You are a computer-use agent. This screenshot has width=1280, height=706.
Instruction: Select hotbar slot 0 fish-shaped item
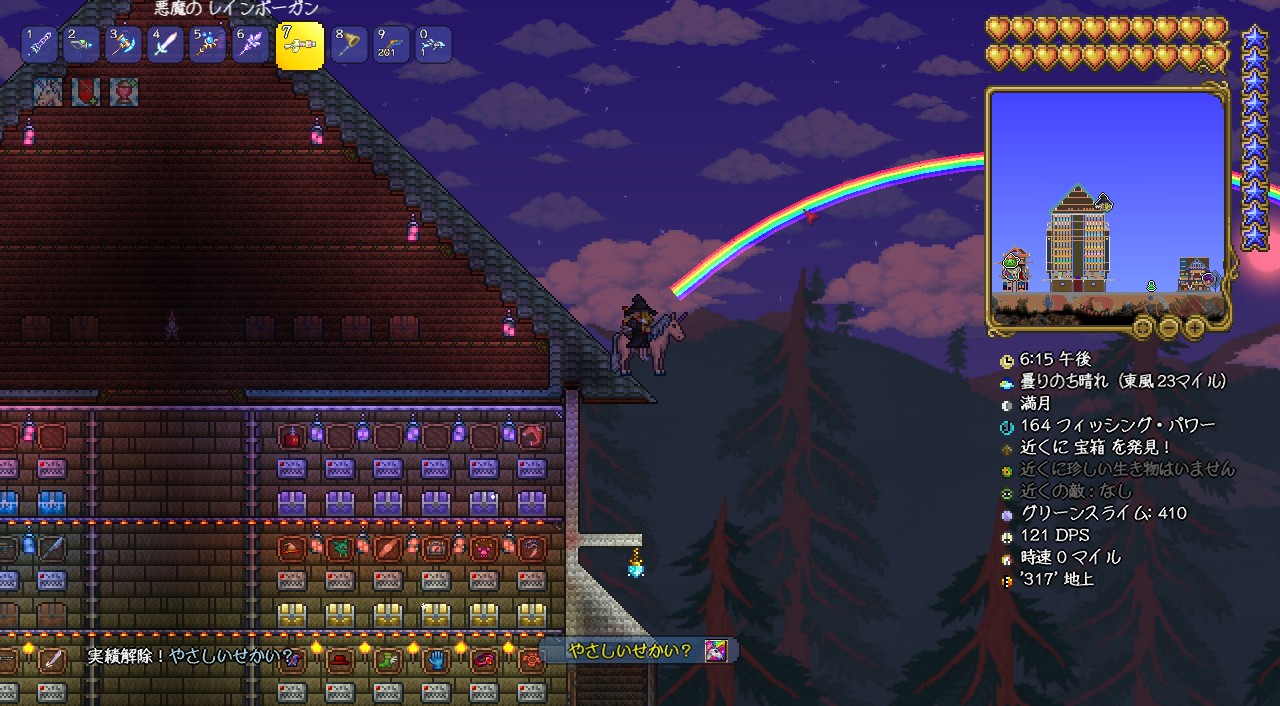(433, 45)
